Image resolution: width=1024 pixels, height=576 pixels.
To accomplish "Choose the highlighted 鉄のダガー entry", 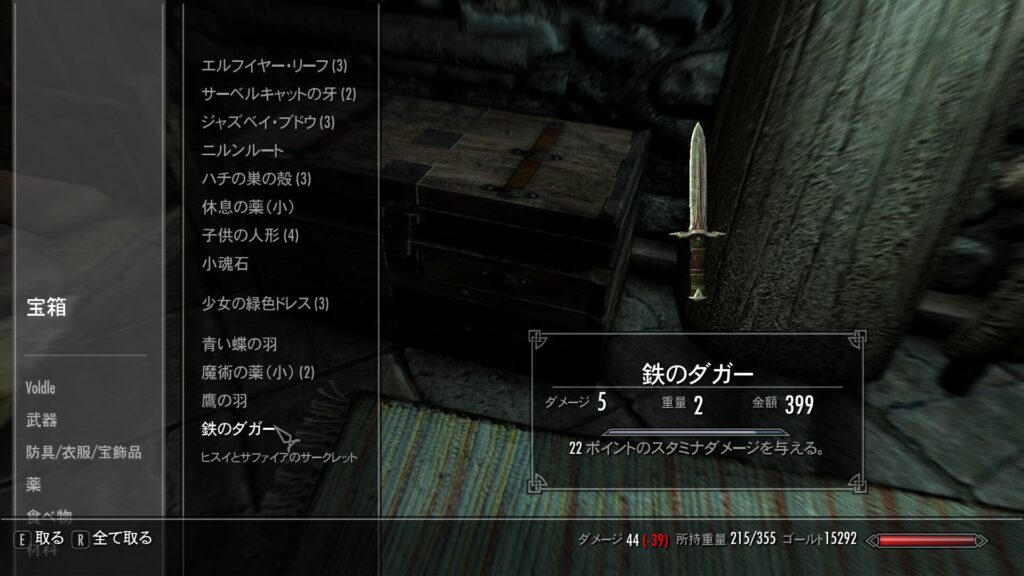I will (239, 429).
